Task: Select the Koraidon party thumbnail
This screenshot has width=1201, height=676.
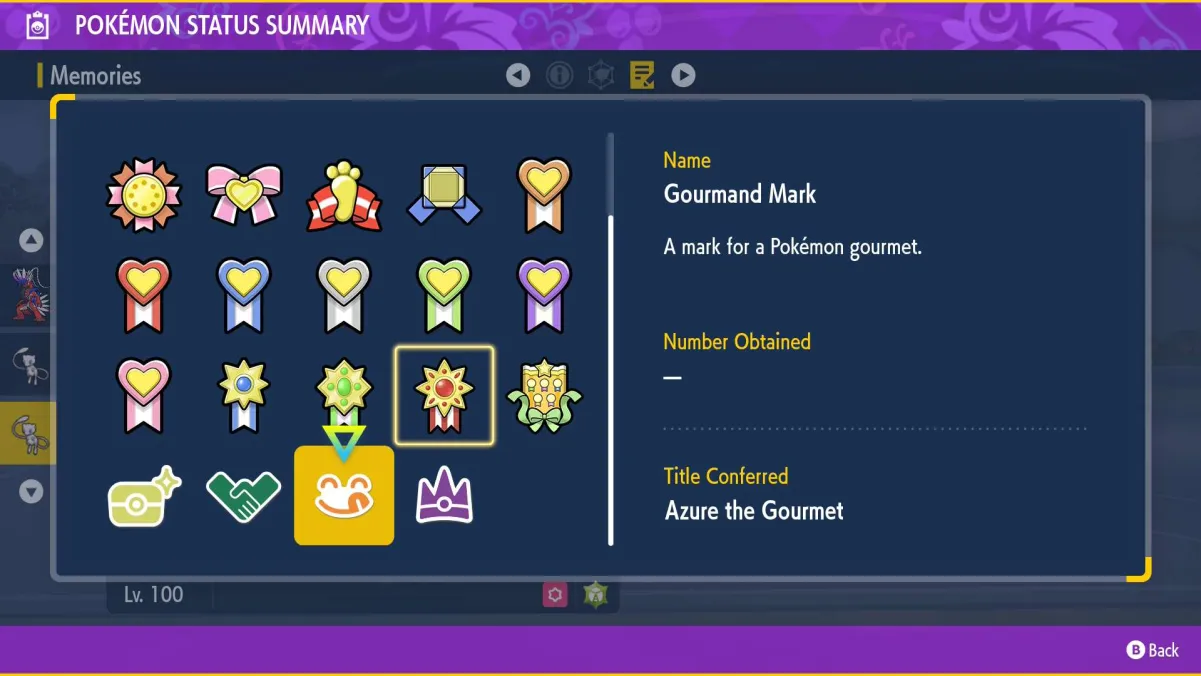Action: (x=27, y=293)
